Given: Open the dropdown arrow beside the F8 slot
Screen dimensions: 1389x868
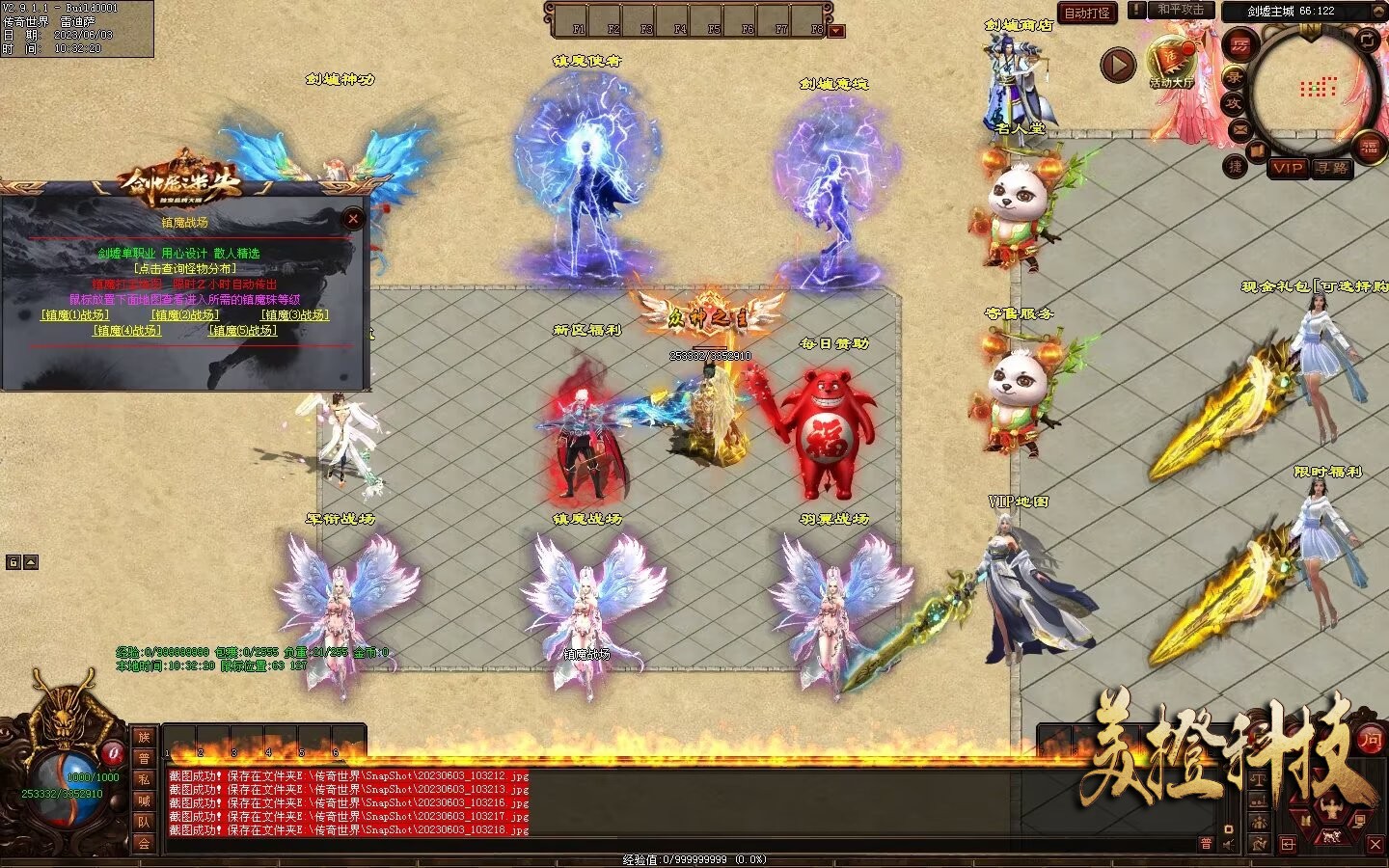Looking at the screenshot, I should tap(836, 30).
